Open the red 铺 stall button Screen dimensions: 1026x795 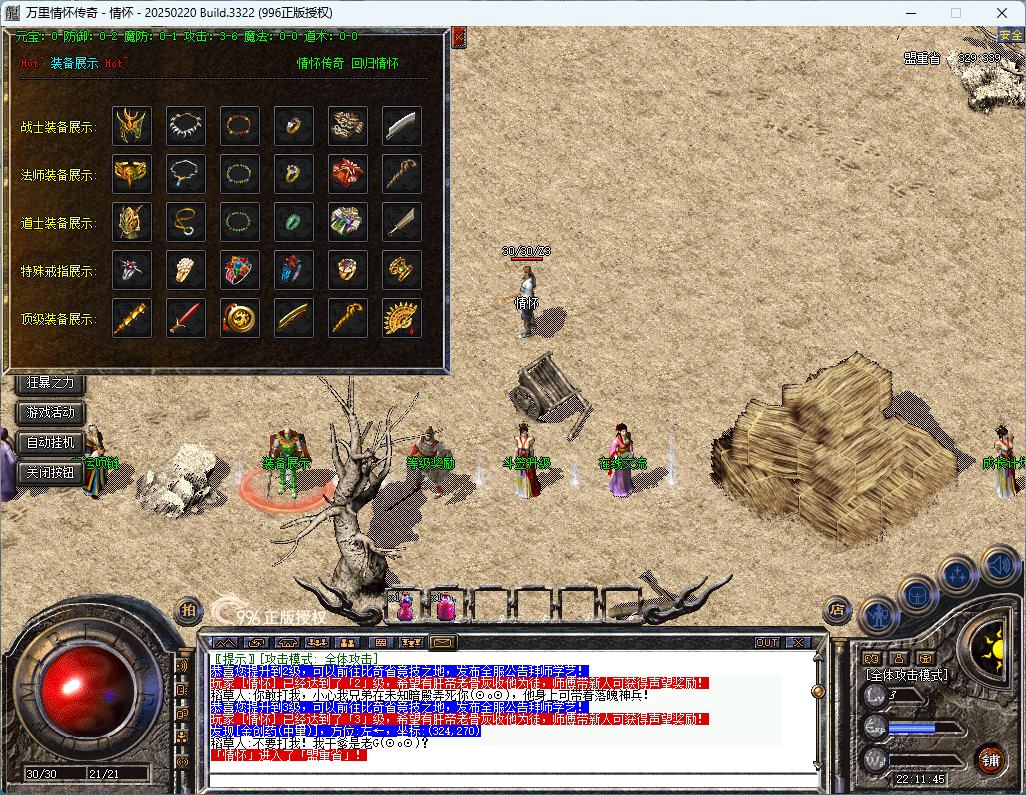tap(990, 760)
